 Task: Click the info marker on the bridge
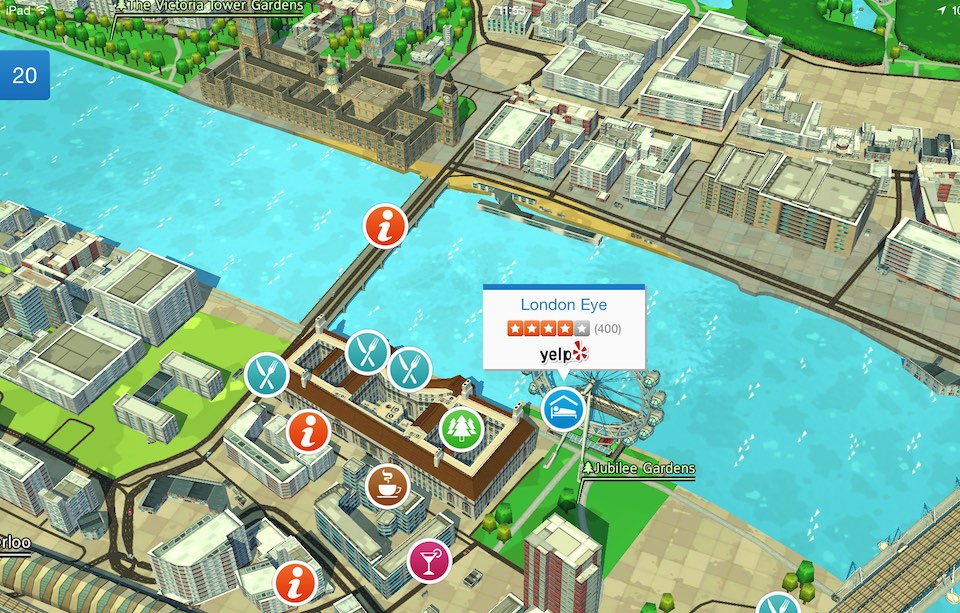point(385,224)
